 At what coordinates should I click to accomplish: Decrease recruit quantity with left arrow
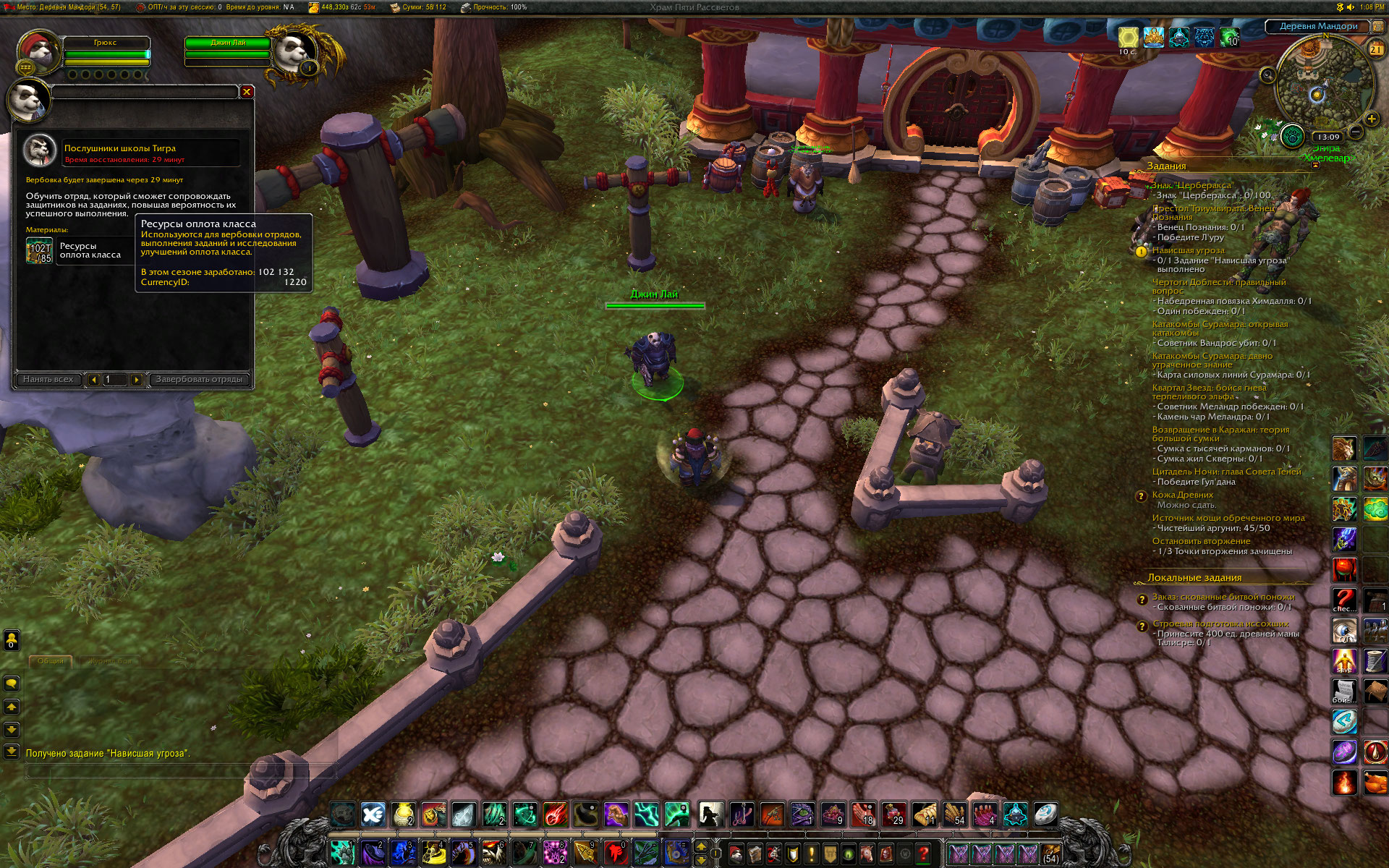tap(93, 379)
